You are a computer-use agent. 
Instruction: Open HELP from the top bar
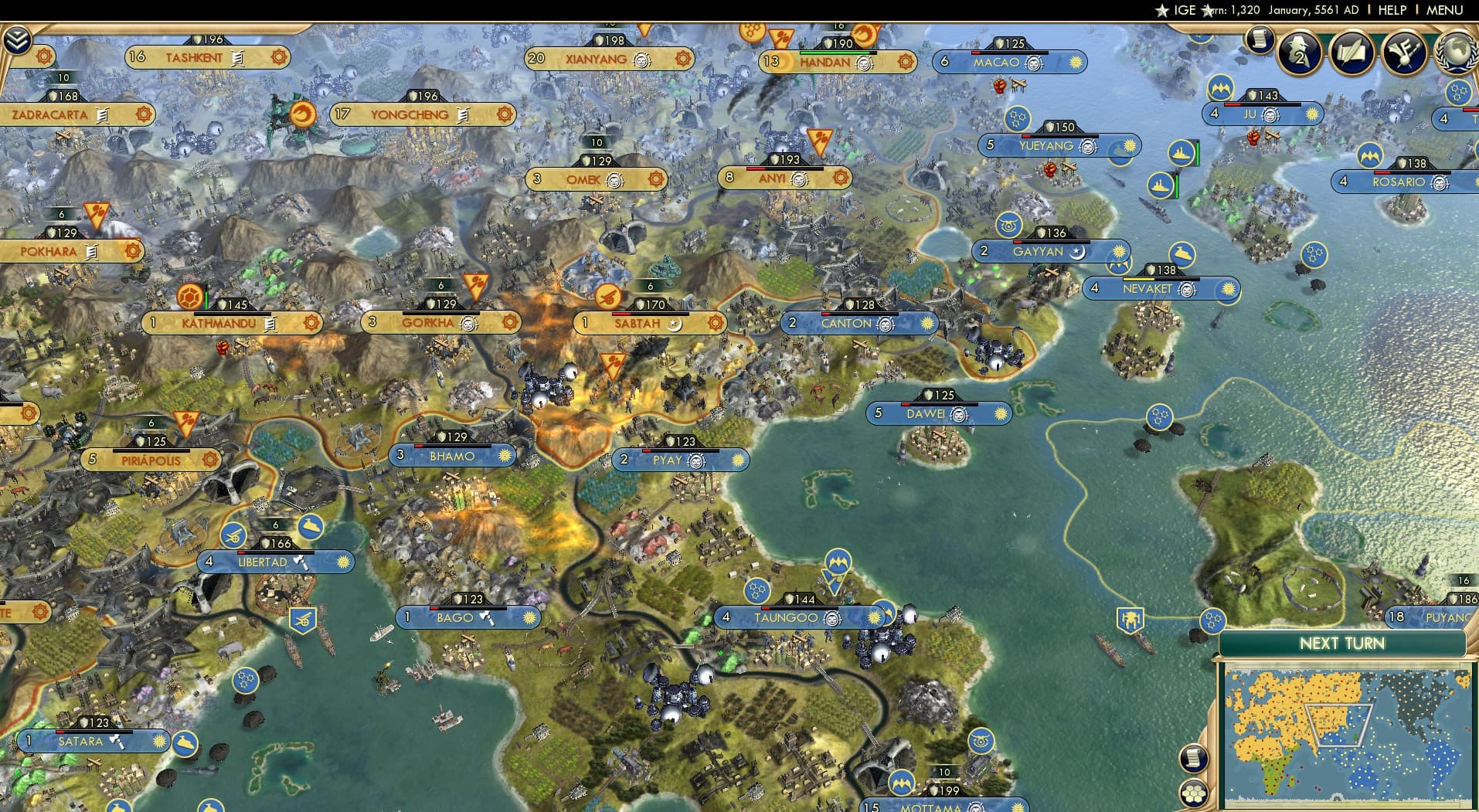point(1392,10)
